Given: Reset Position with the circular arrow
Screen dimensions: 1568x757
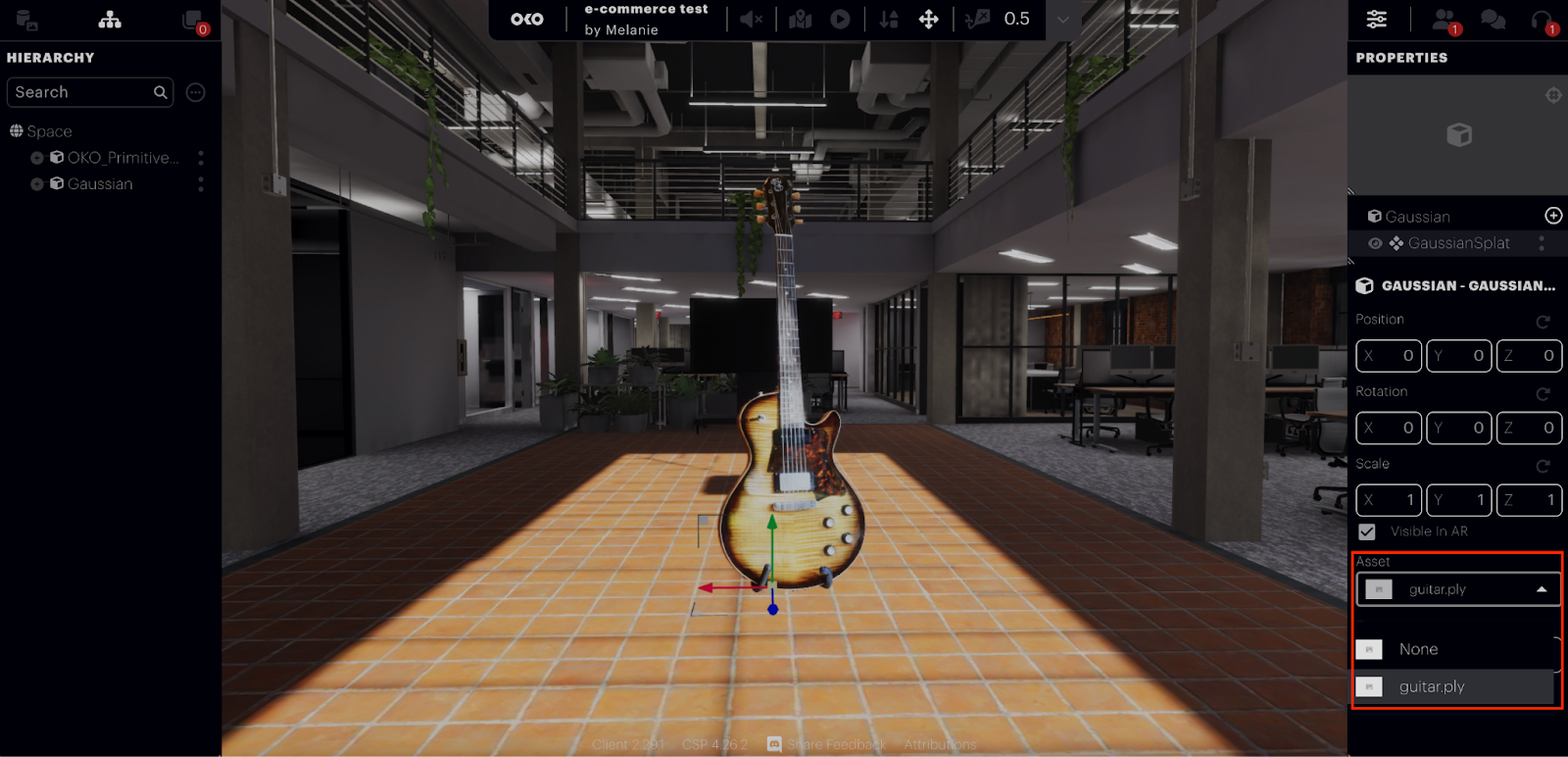Looking at the screenshot, I should pos(1543,322).
